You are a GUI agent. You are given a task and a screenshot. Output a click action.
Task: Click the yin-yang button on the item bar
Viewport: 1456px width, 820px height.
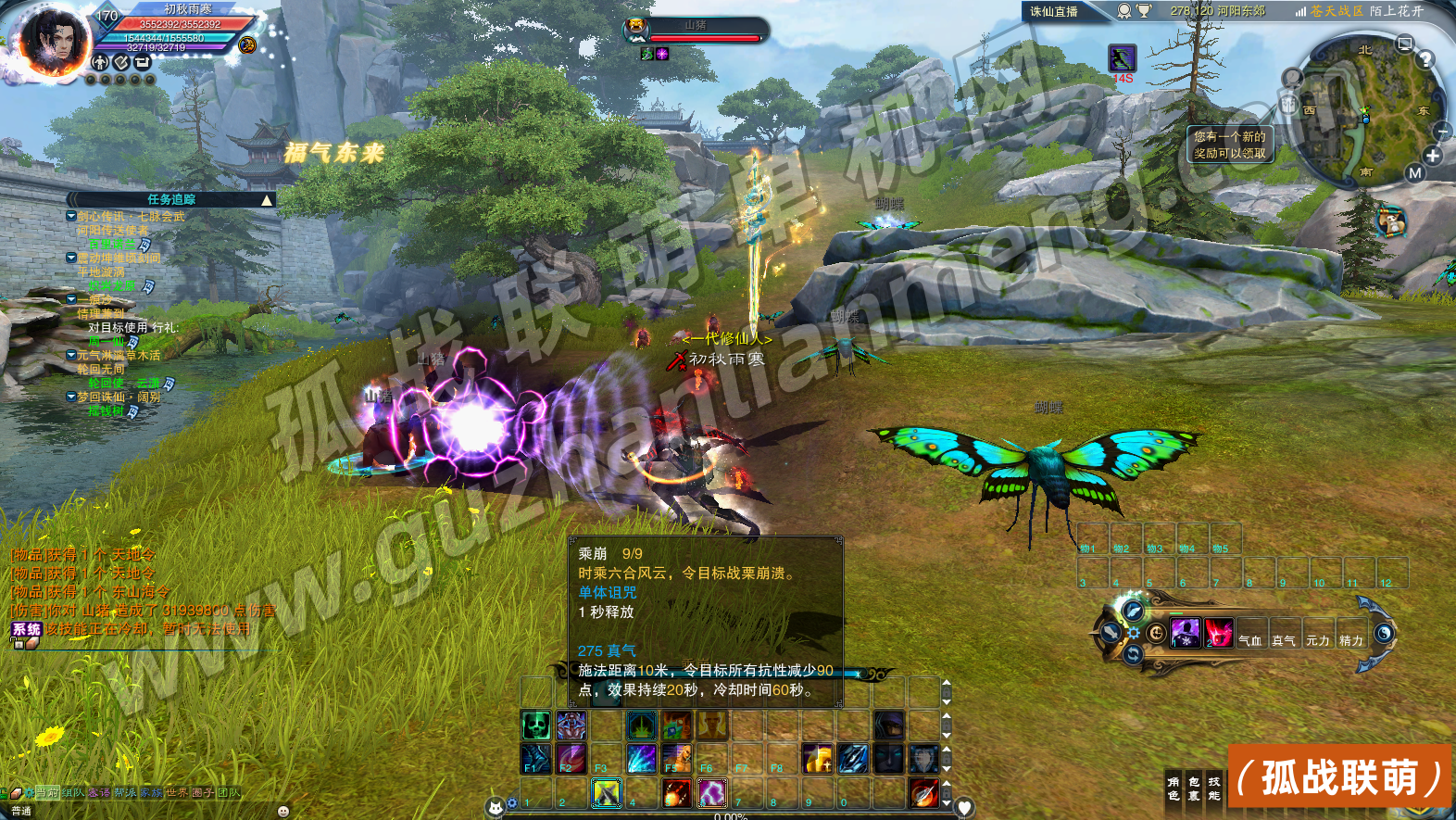point(1384,634)
